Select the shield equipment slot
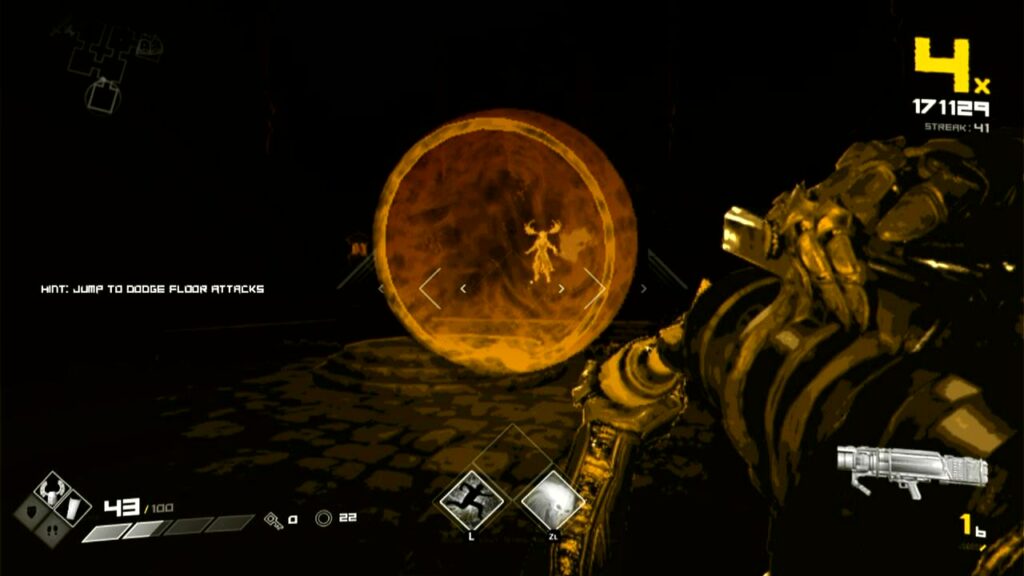The image size is (1024, 576). pos(32,511)
